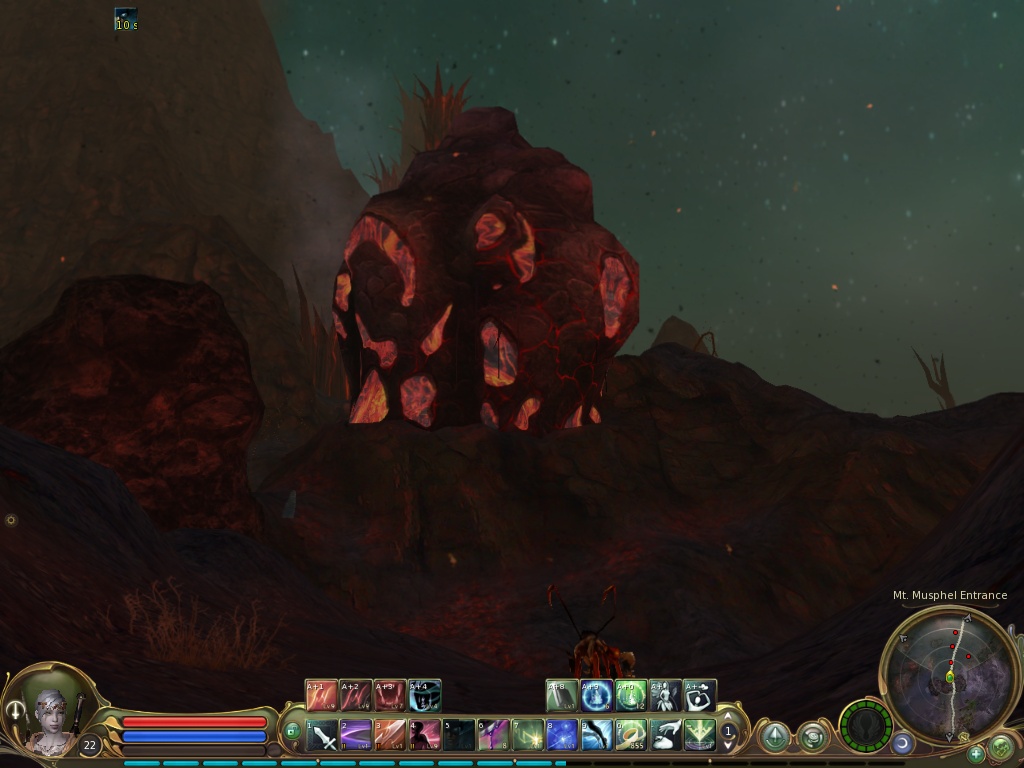The width and height of the screenshot is (1024, 768).
Task: Click the blue crescent moon button
Action: [x=902, y=743]
